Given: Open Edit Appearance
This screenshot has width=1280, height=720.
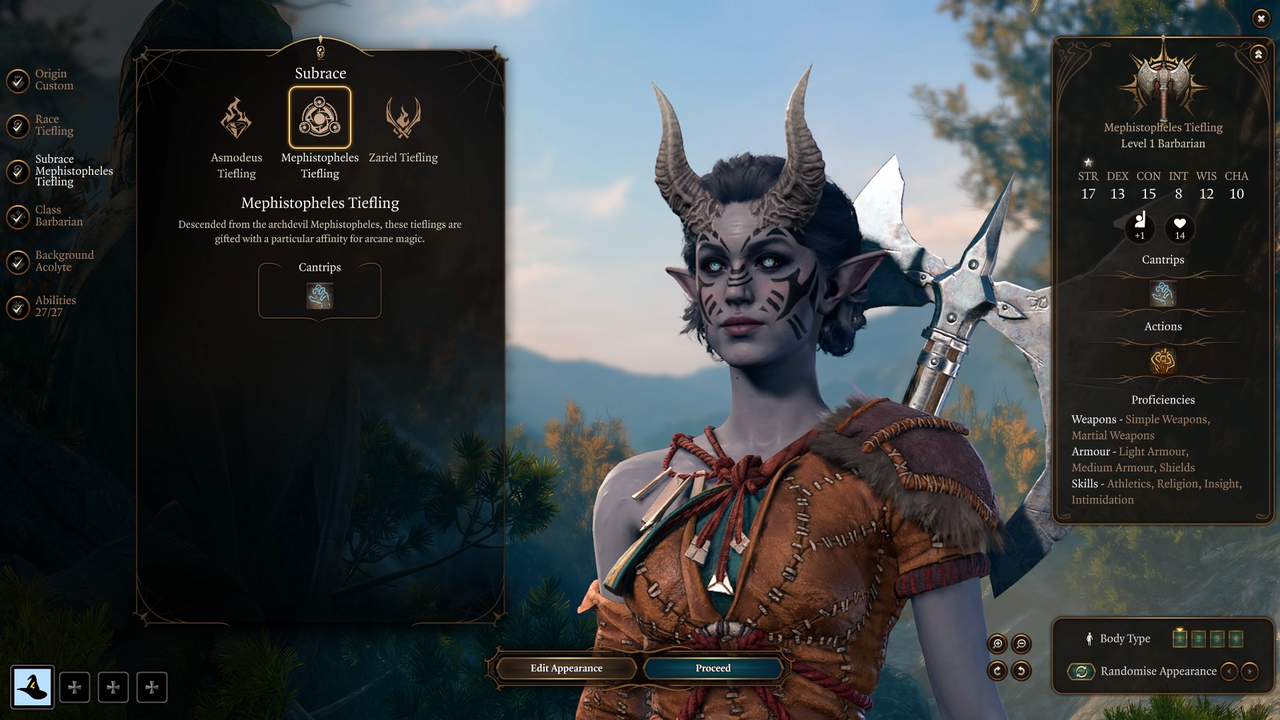Looking at the screenshot, I should coord(565,669).
